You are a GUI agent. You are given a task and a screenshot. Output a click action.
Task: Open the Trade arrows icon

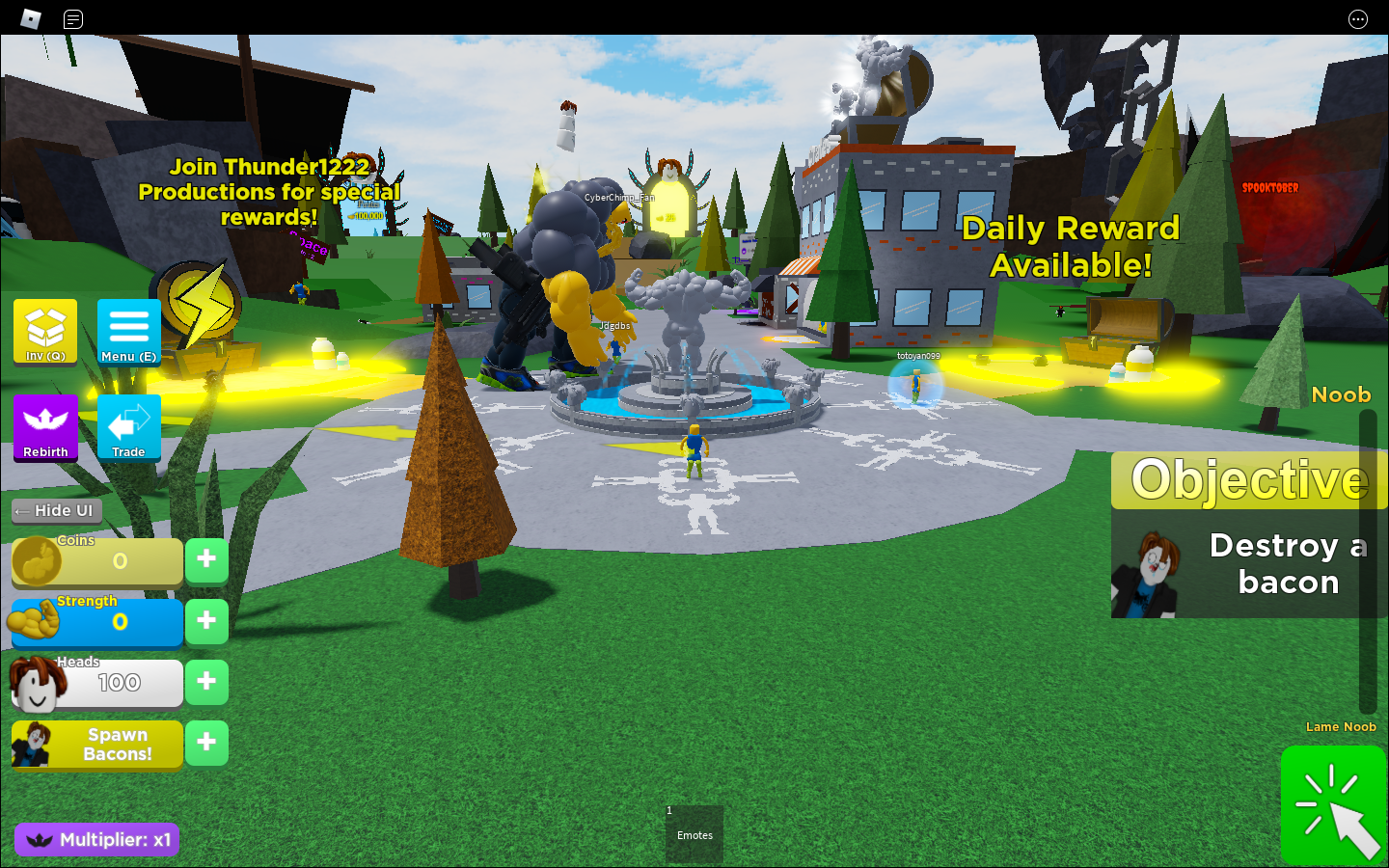128,425
